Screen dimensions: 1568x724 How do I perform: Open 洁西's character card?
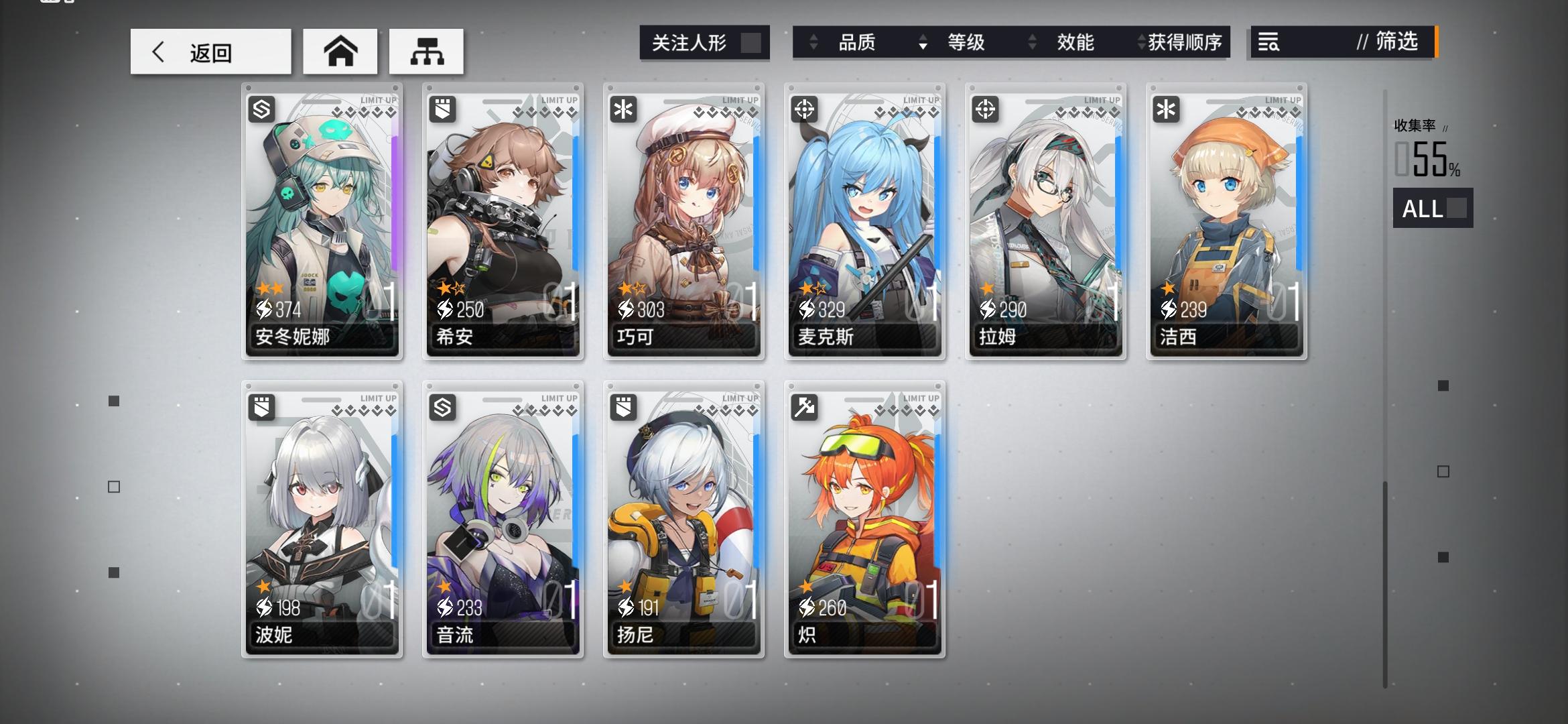(1225, 221)
